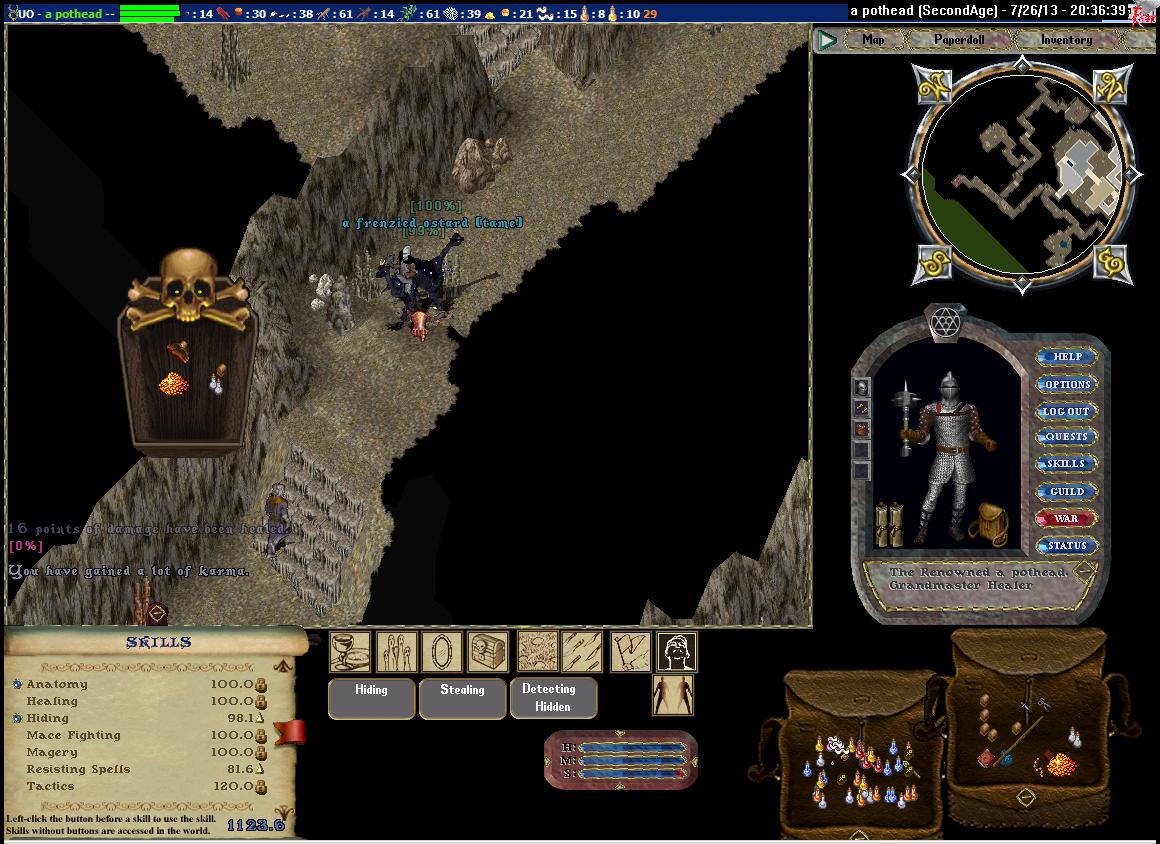Click the circular radar minimap

[1021, 174]
